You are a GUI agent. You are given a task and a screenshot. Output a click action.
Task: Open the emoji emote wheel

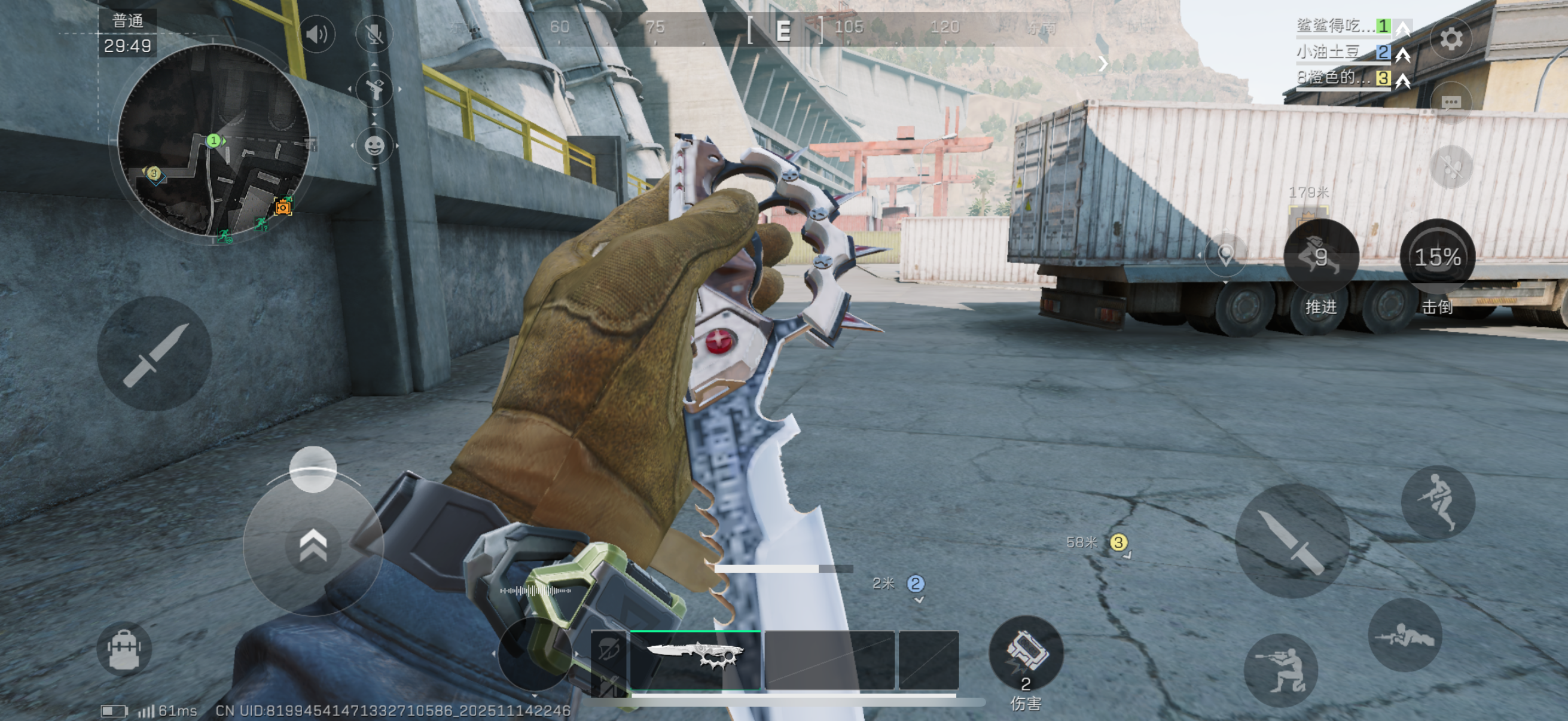[x=374, y=146]
